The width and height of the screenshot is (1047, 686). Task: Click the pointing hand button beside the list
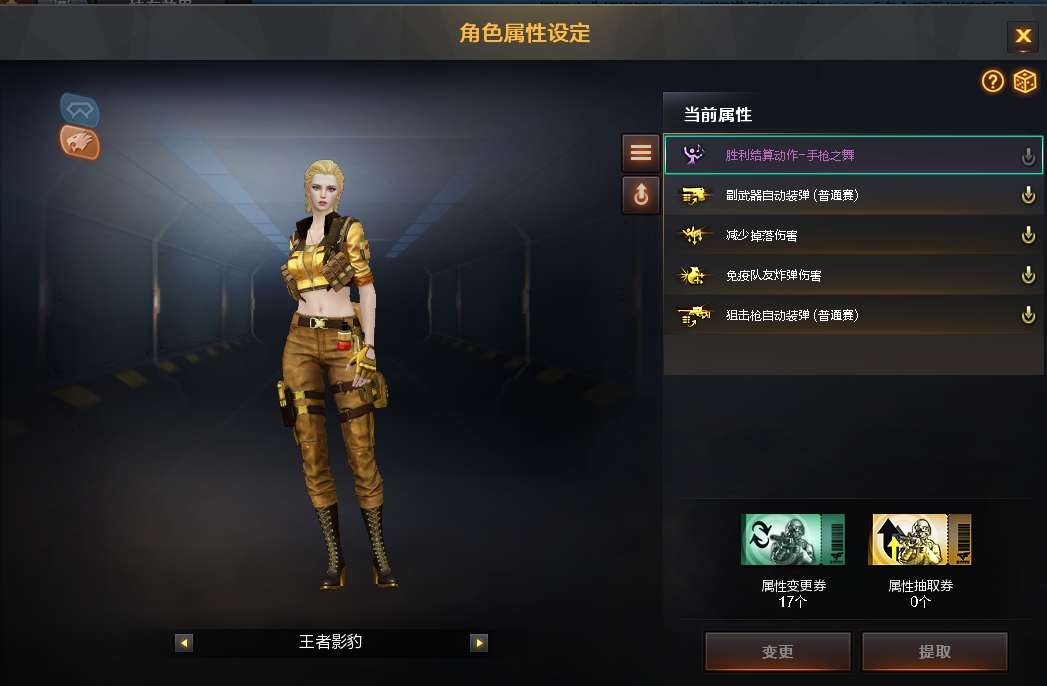pos(640,195)
